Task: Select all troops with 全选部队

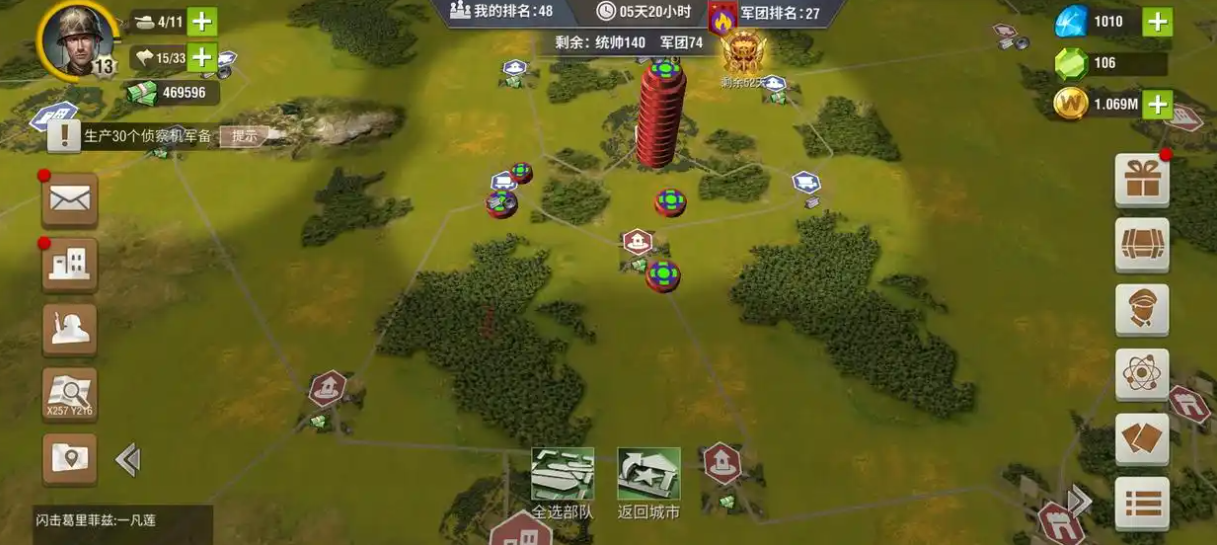Action: (x=562, y=482)
